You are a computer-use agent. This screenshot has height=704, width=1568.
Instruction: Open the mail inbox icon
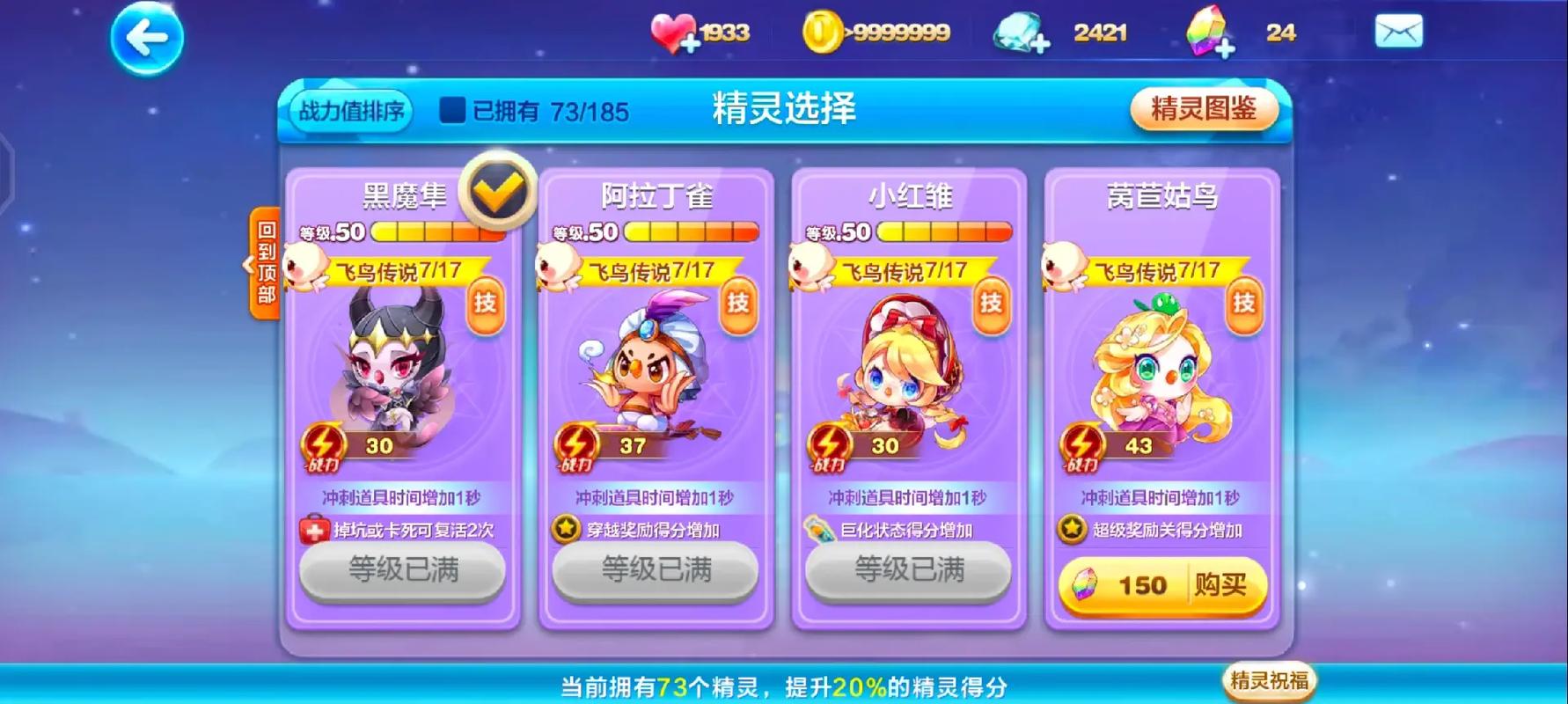[x=1401, y=31]
